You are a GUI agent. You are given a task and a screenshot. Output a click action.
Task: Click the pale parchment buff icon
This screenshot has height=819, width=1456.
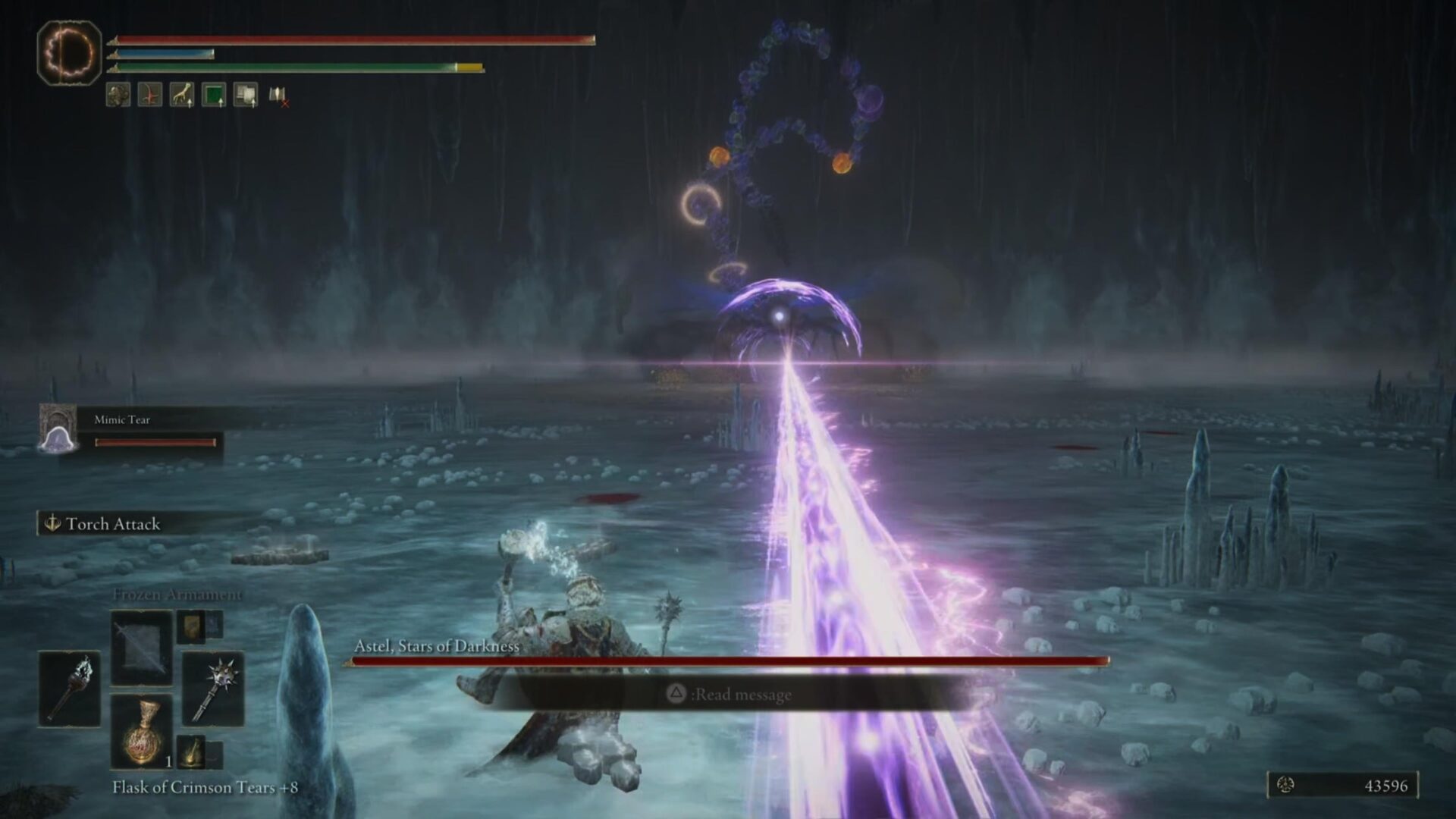click(x=246, y=95)
